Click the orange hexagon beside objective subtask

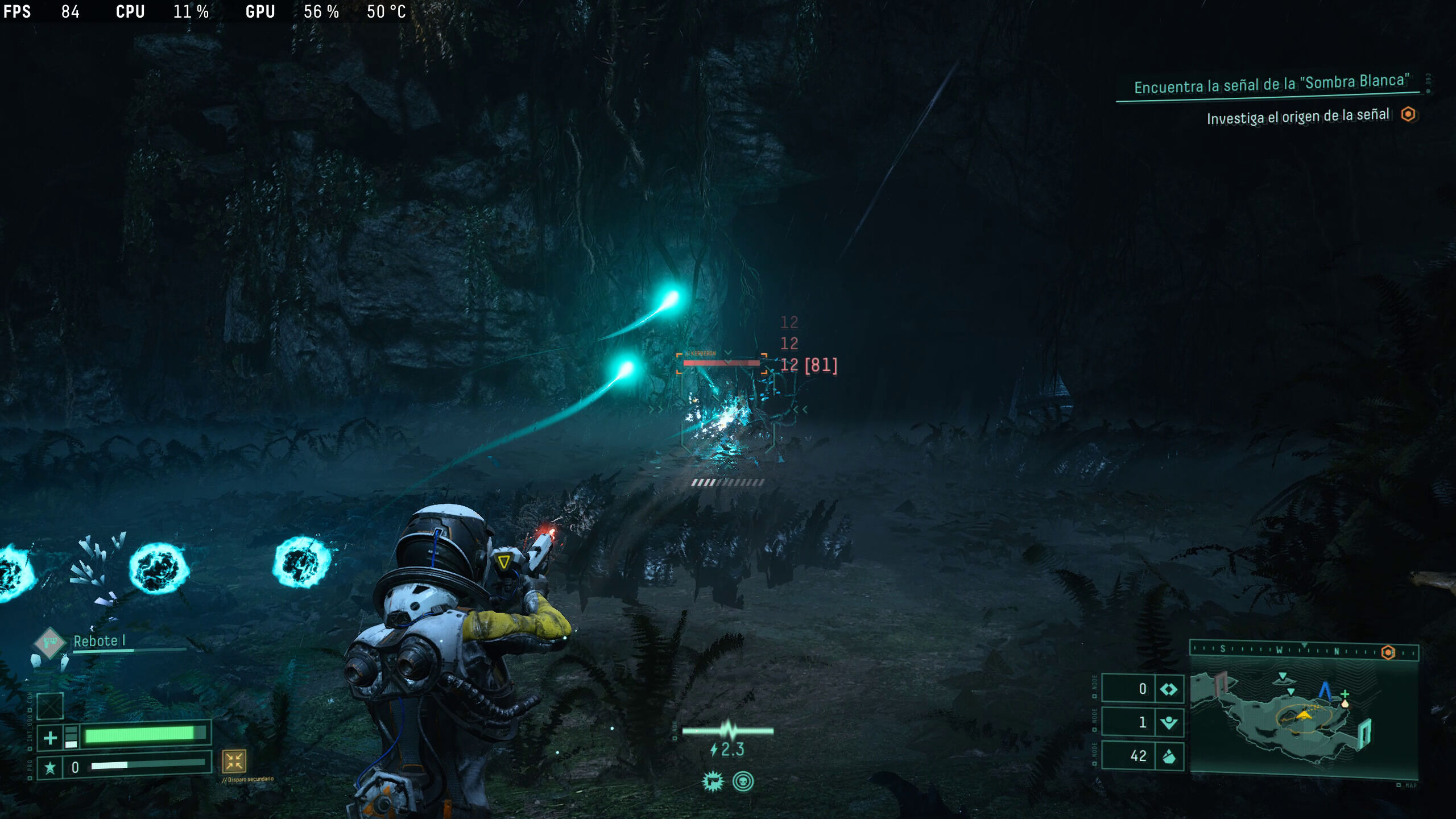(1408, 114)
